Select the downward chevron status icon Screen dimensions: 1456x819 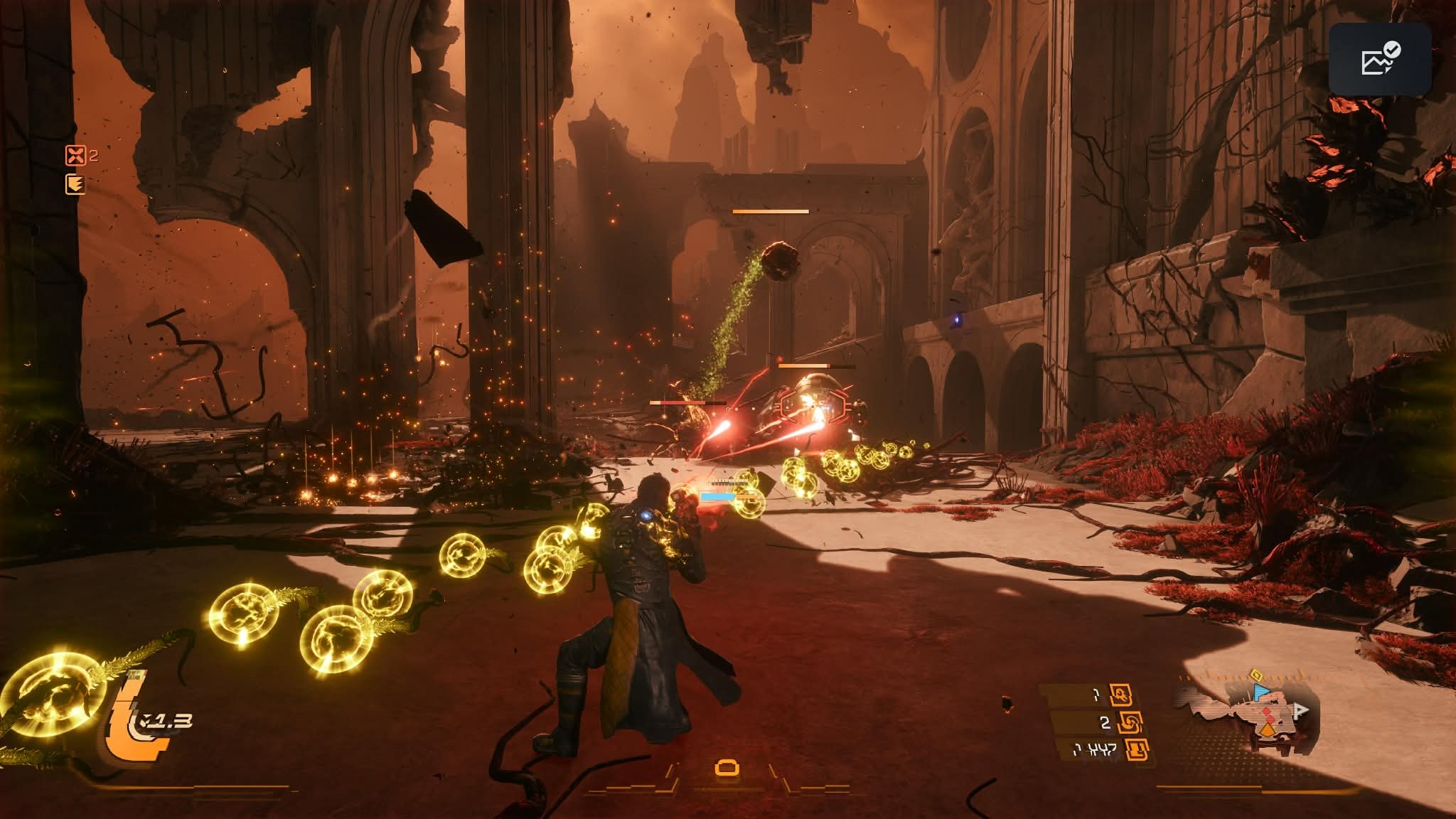75,185
